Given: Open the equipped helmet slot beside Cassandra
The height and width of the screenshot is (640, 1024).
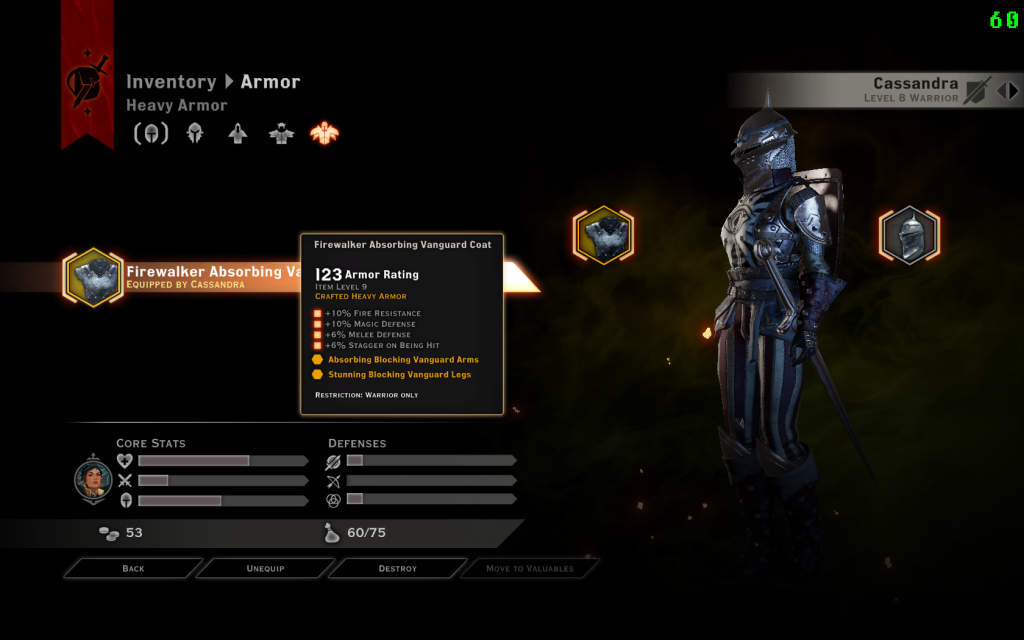Looking at the screenshot, I should [909, 236].
